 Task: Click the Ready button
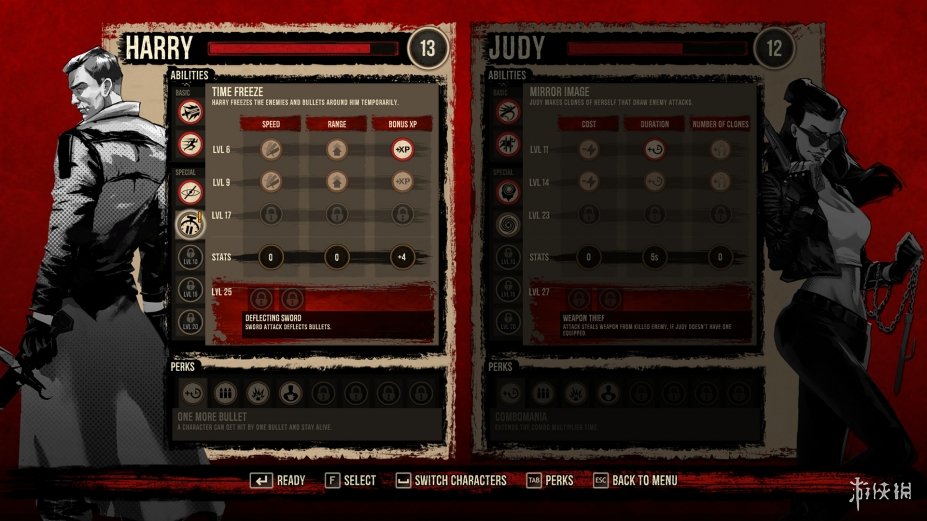tap(277, 481)
